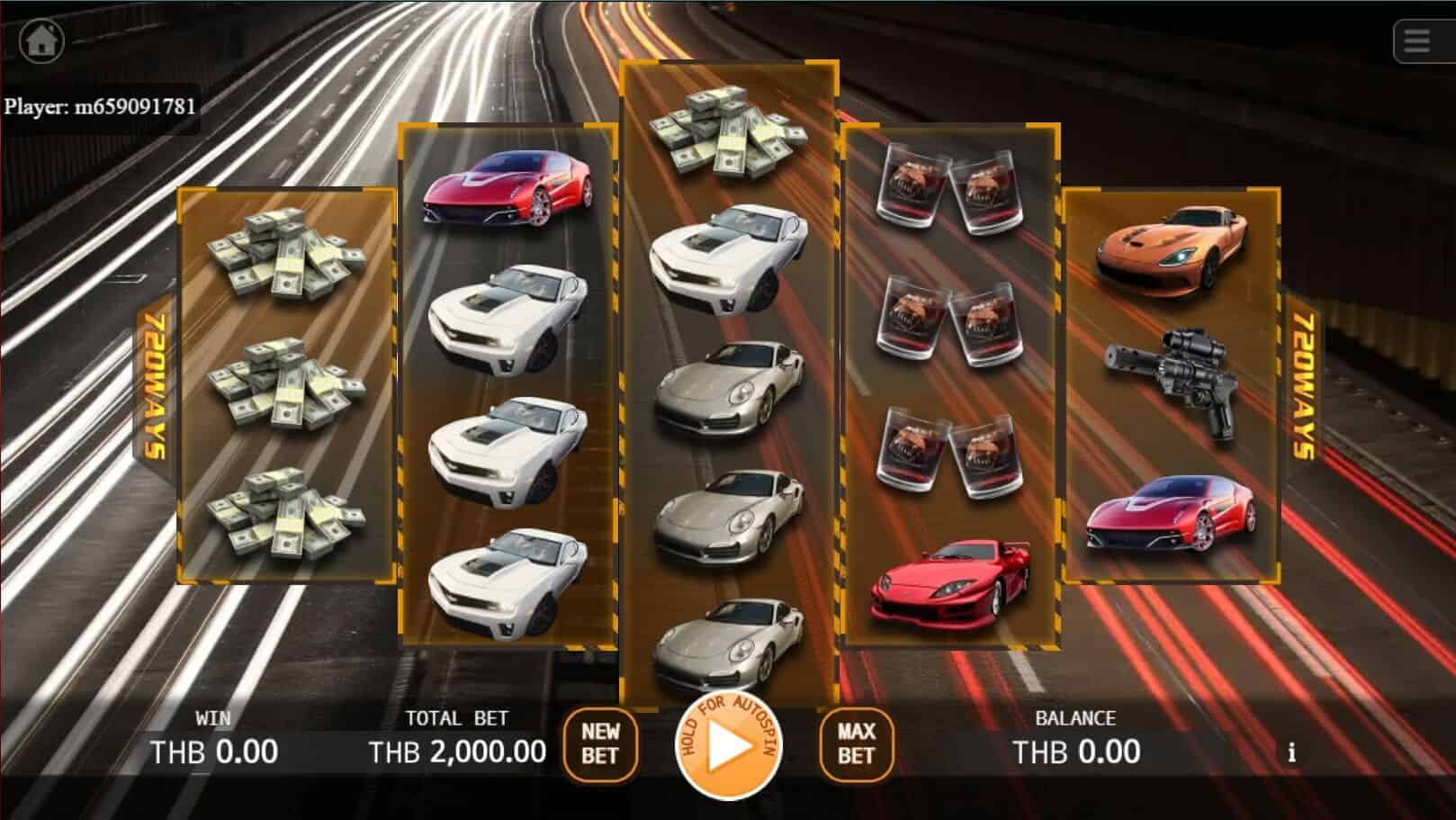
Task: Click the Player ID label in top corner
Action: [x=99, y=105]
